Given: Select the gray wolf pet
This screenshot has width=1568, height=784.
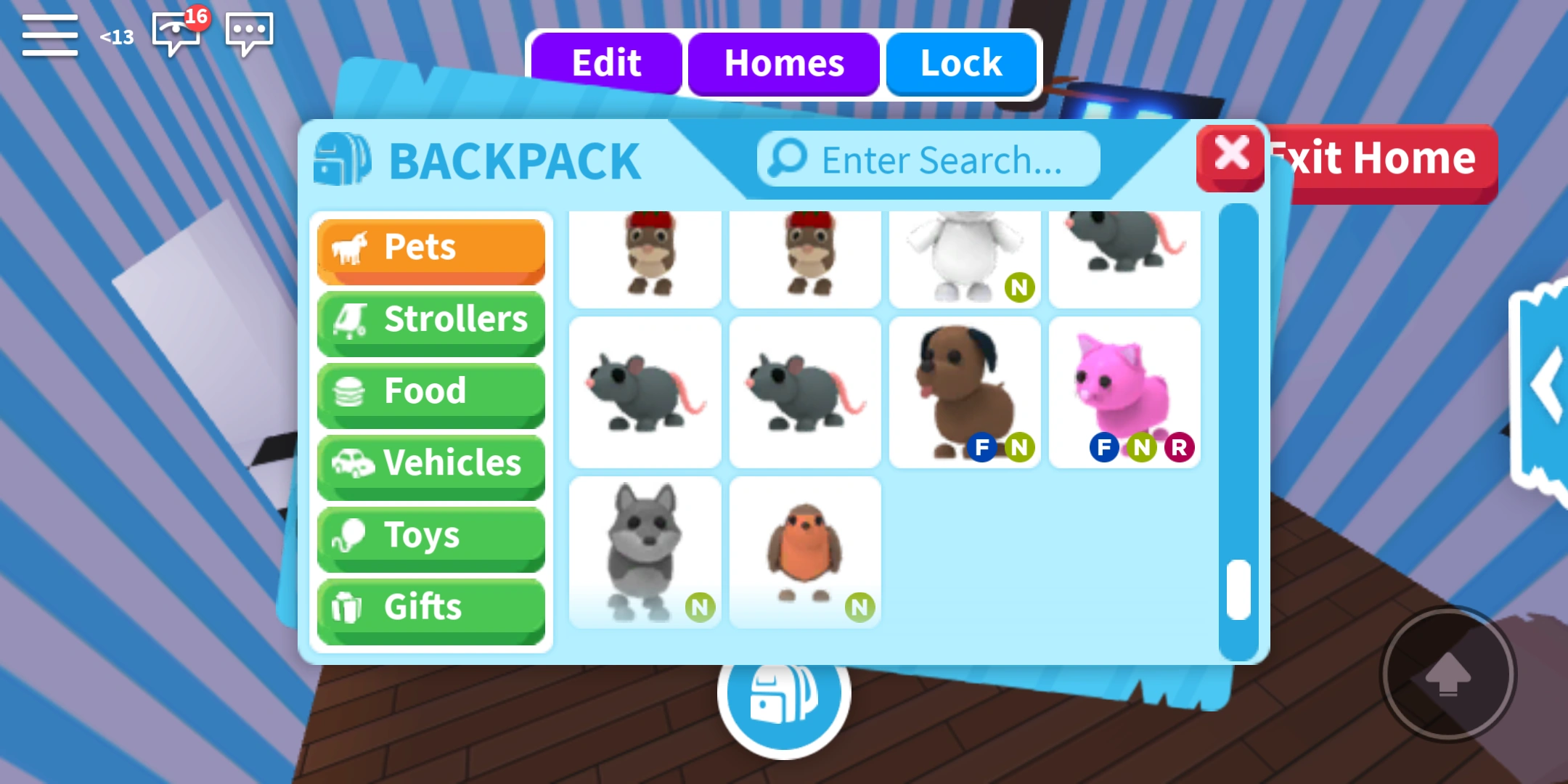Looking at the screenshot, I should [645, 552].
